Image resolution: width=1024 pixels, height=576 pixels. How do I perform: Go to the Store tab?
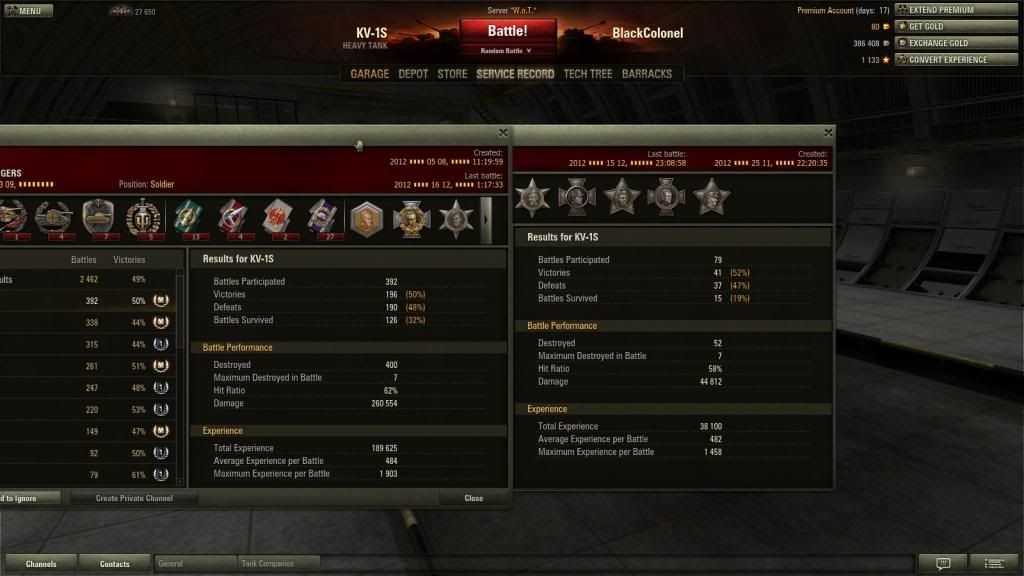point(452,74)
